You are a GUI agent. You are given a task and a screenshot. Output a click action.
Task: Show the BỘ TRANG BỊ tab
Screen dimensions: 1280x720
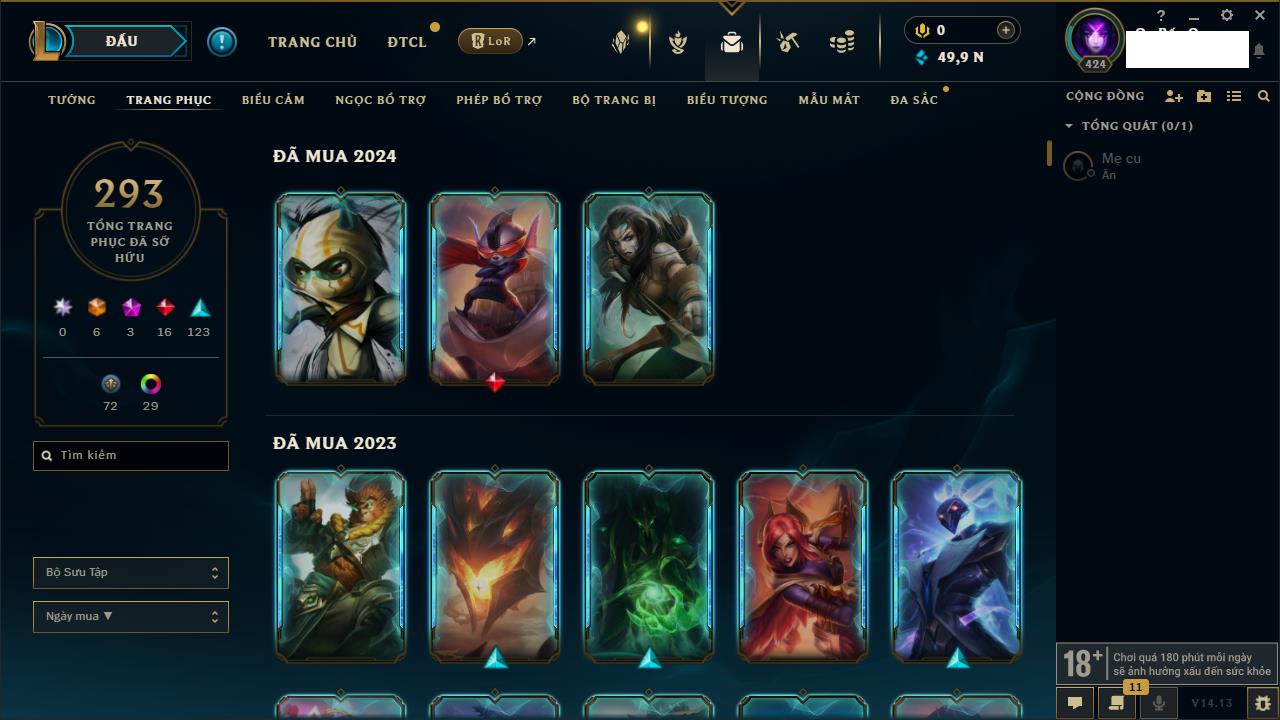point(614,100)
